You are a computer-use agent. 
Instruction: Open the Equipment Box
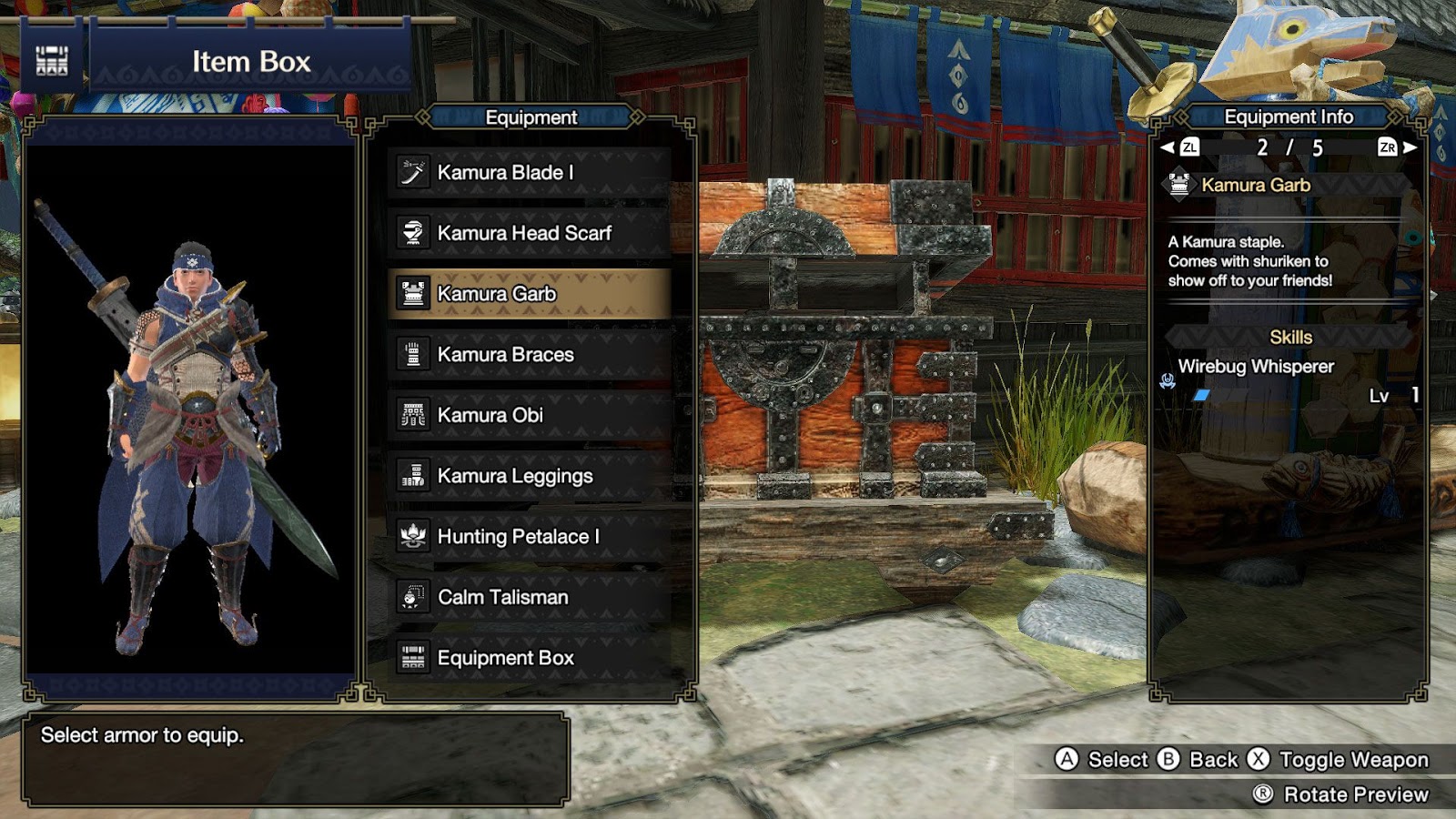529,658
